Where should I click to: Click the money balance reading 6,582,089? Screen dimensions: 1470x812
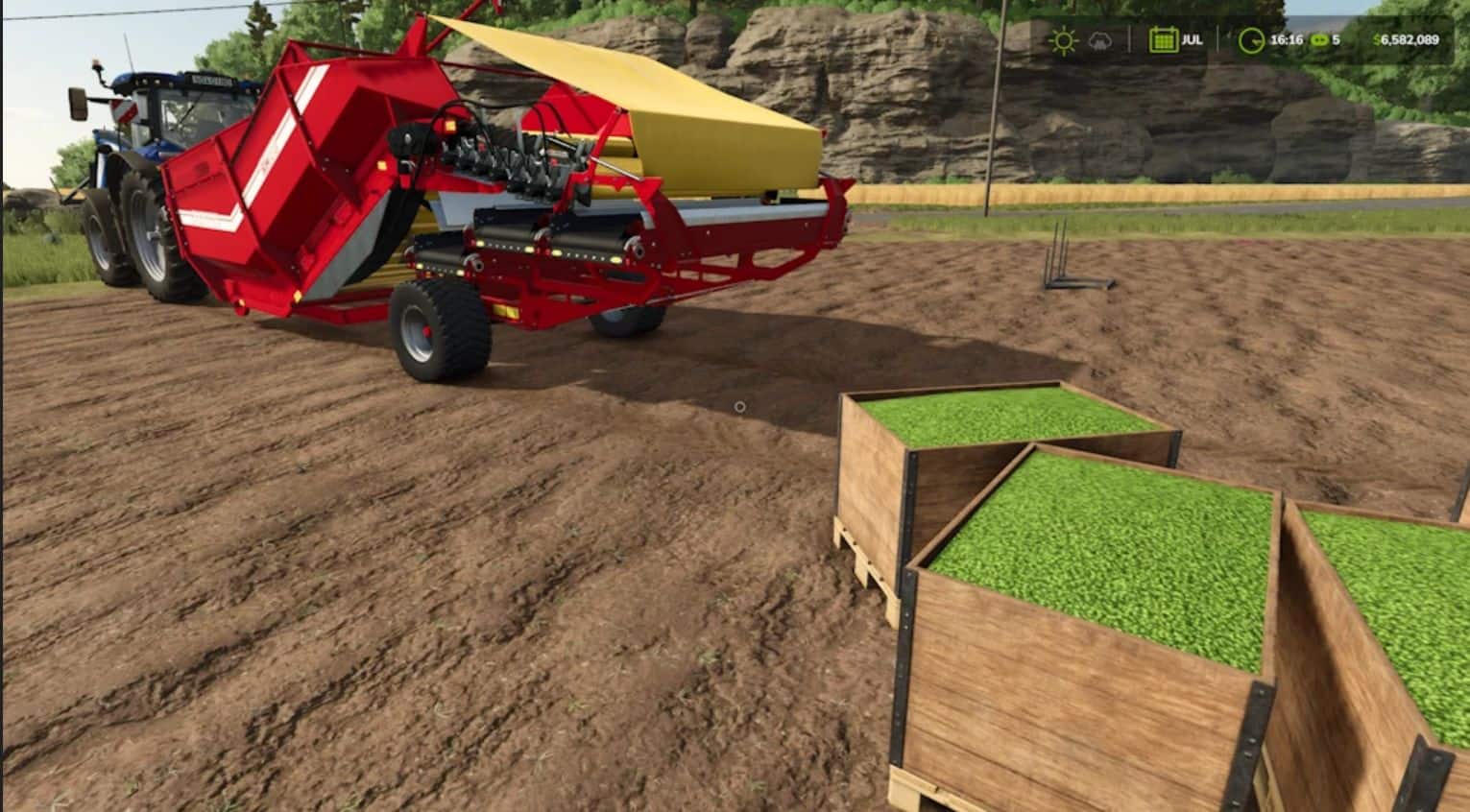click(x=1411, y=40)
